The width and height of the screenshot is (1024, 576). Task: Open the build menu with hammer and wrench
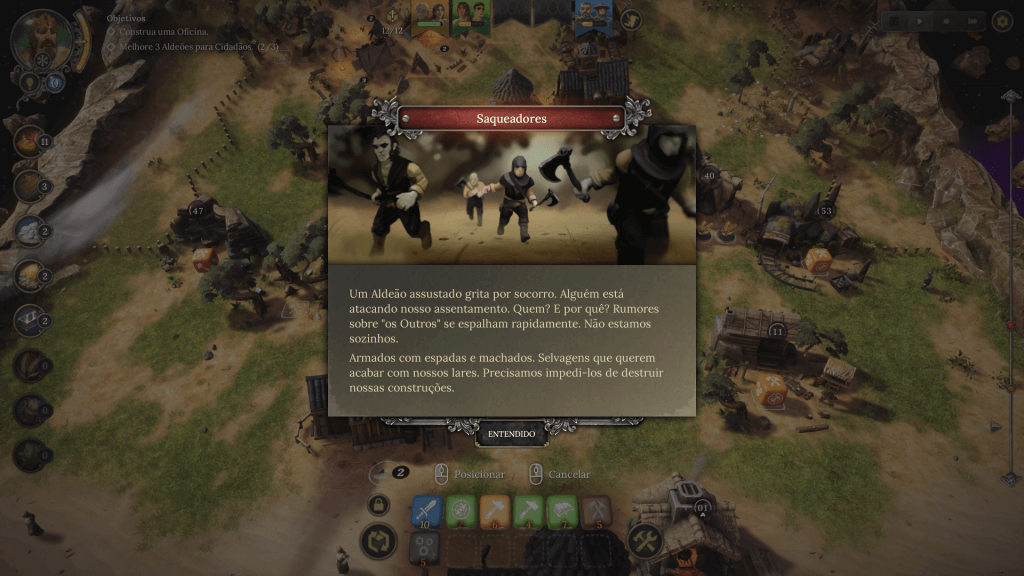tap(645, 541)
